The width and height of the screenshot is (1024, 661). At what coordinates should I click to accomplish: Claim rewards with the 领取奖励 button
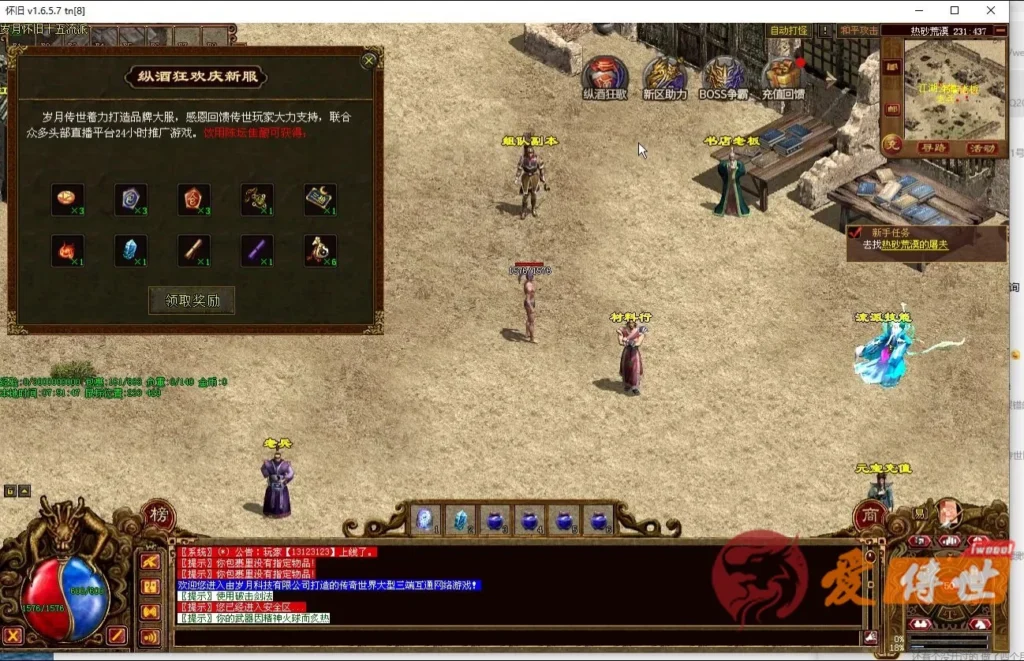(191, 300)
